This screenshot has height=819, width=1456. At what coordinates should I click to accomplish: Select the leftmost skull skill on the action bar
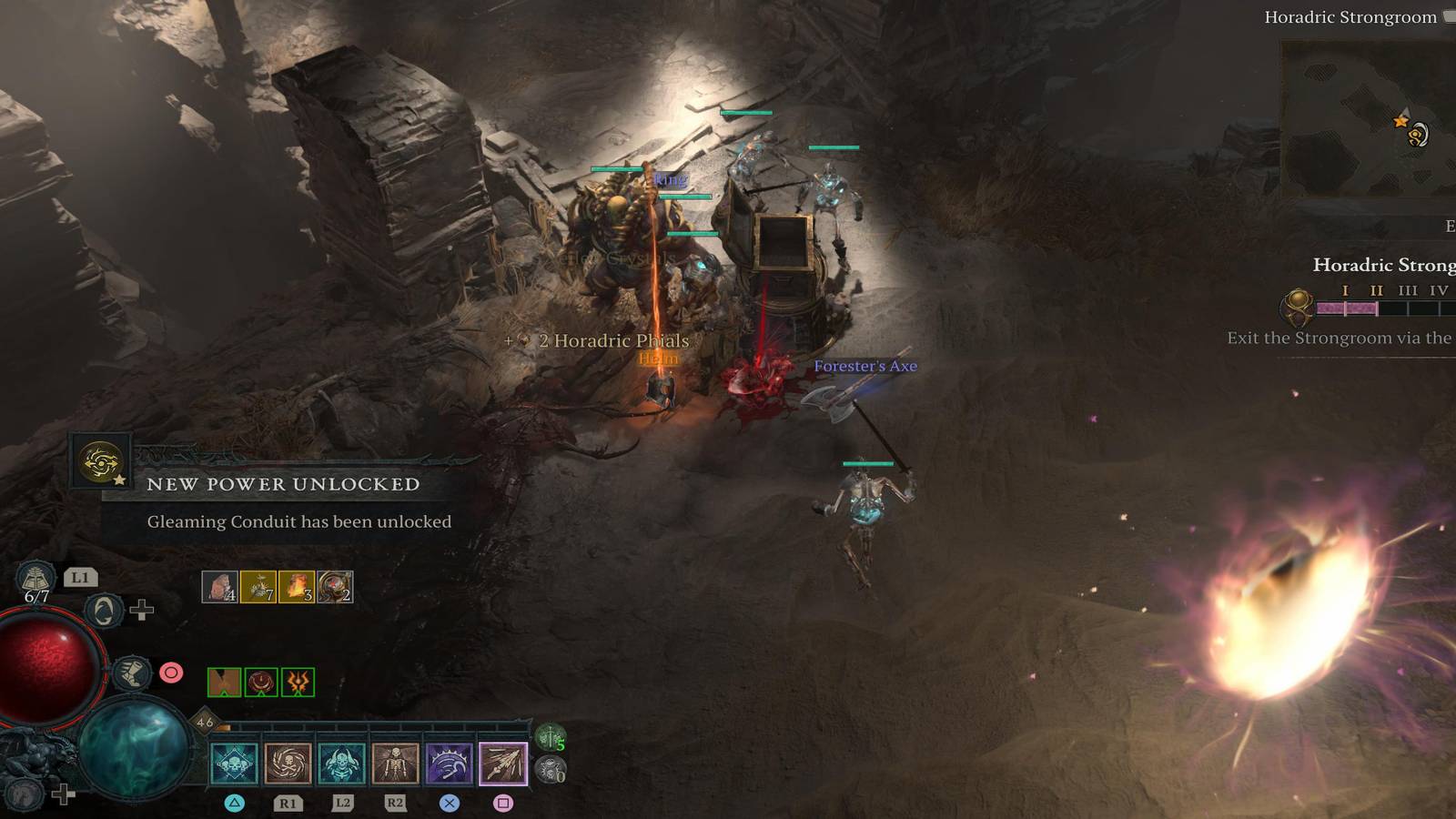pos(233,763)
